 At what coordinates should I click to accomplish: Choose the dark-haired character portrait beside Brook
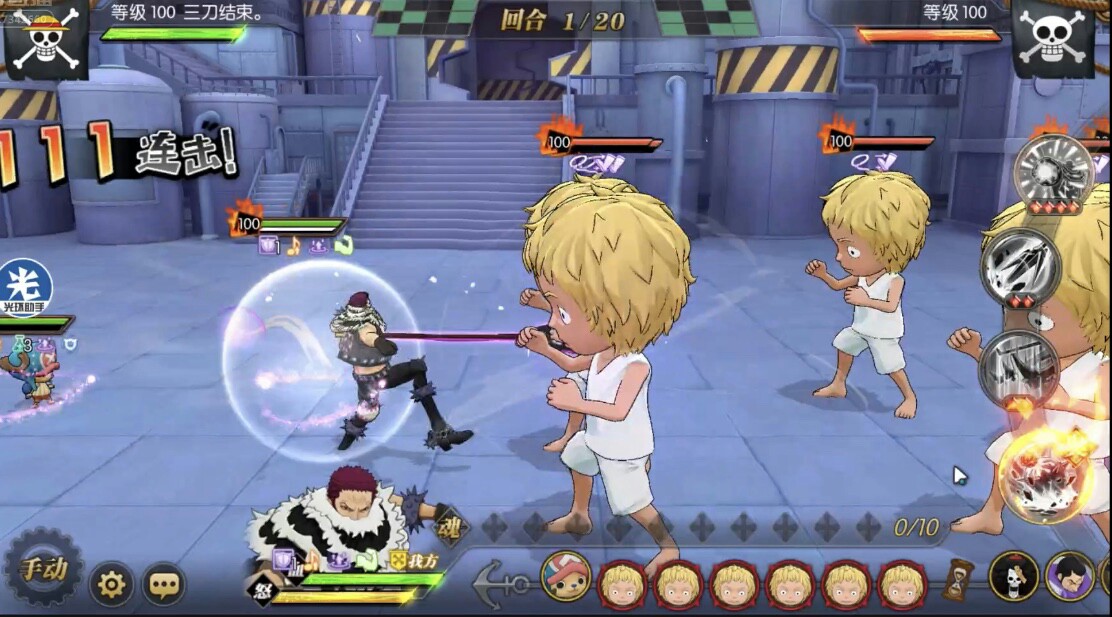coord(1069,576)
